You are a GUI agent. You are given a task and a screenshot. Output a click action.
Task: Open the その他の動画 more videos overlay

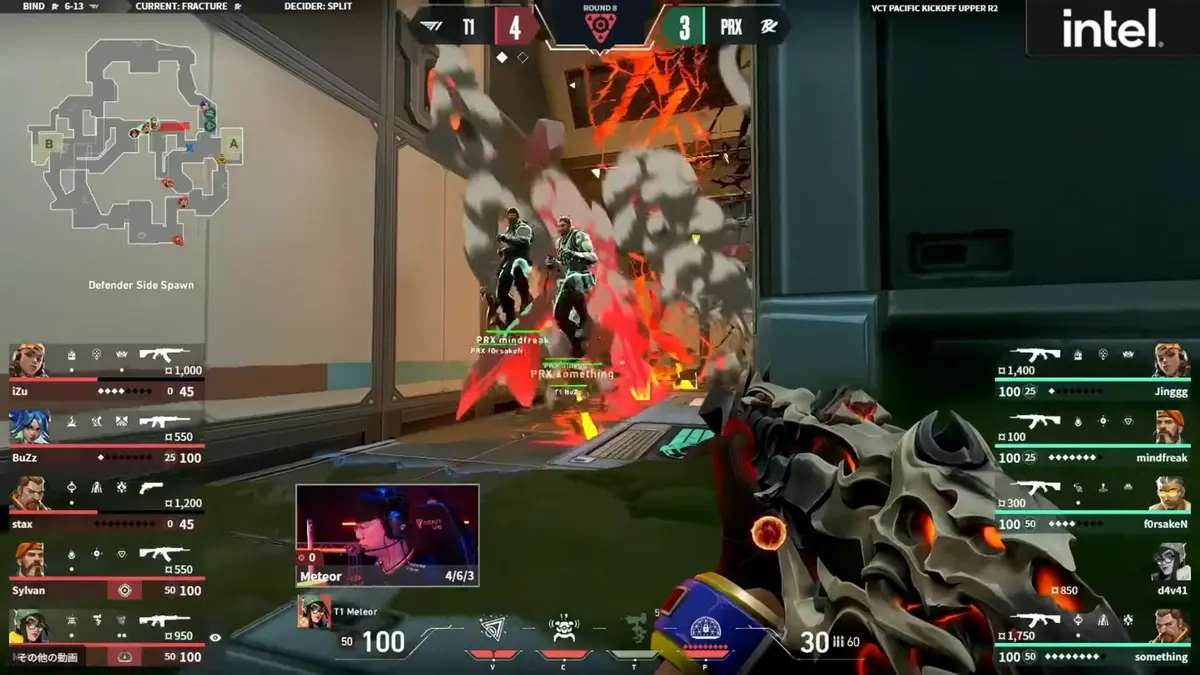coord(48,657)
